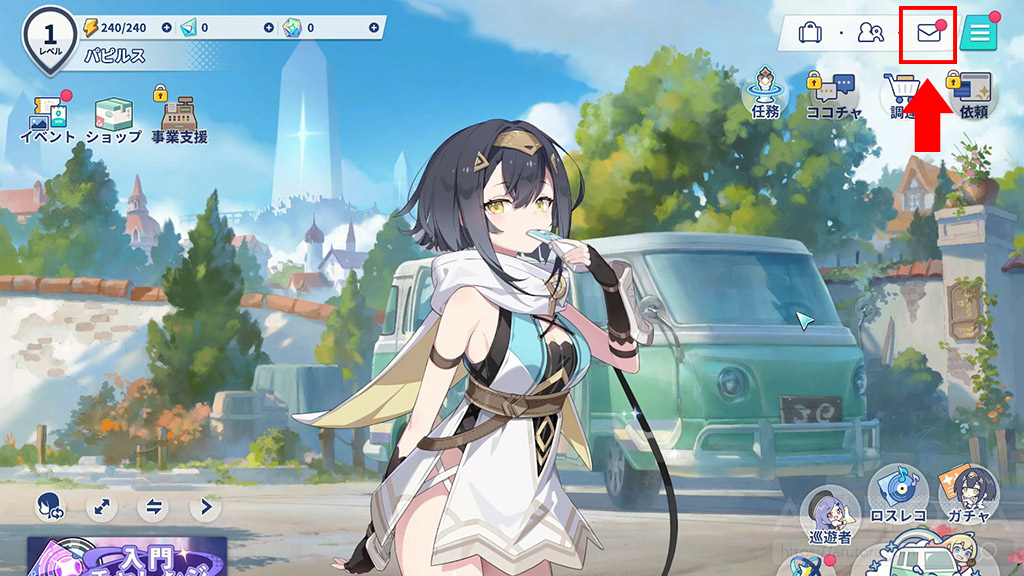The image size is (1024, 576).
Task: Select the locked 依頼 requests icon
Action: (x=972, y=95)
